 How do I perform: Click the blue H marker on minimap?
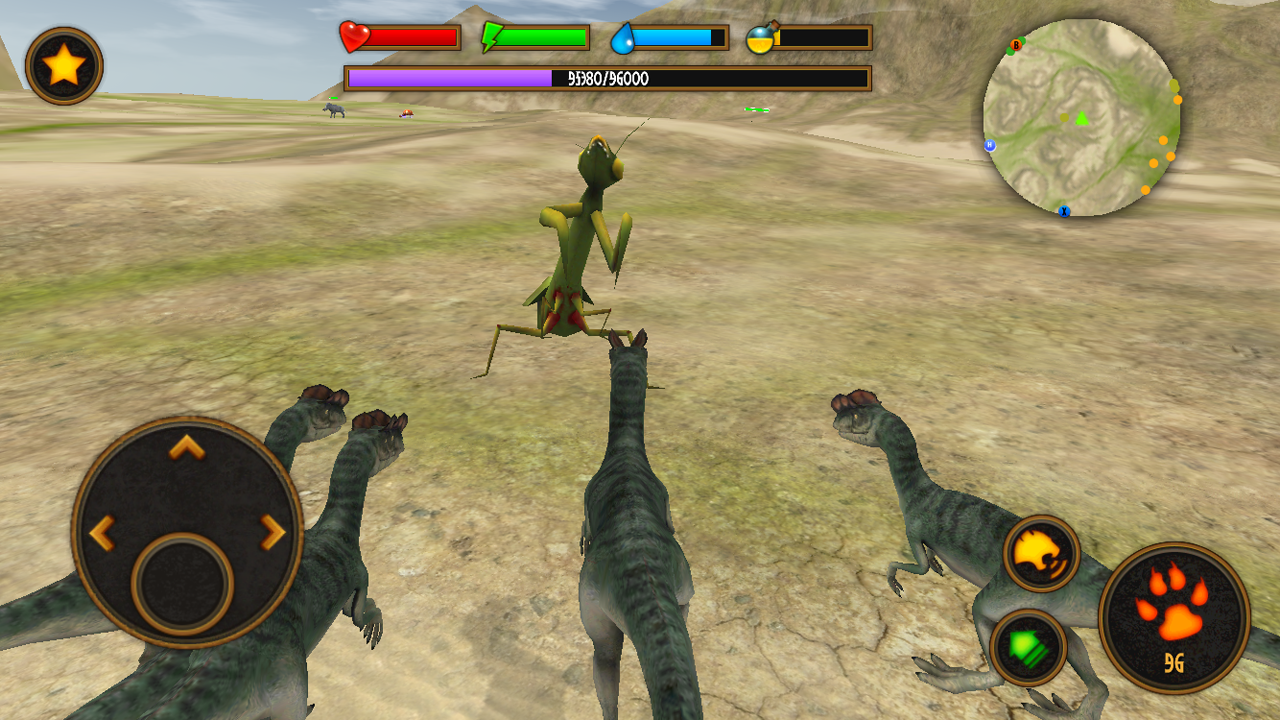coord(990,145)
